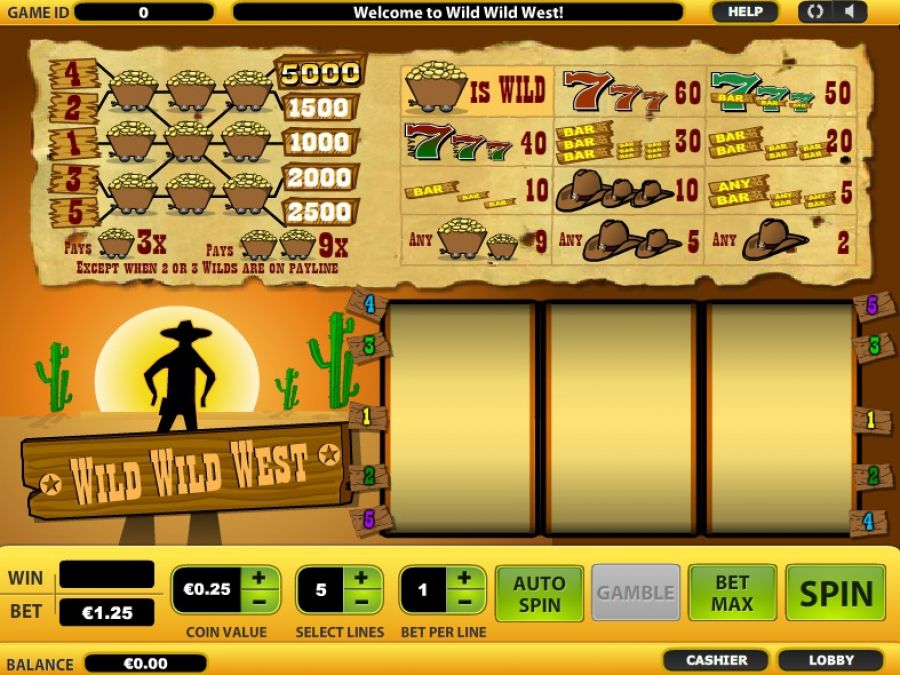Image resolution: width=900 pixels, height=675 pixels.
Task: Start Auto Spin
Action: [x=539, y=592]
